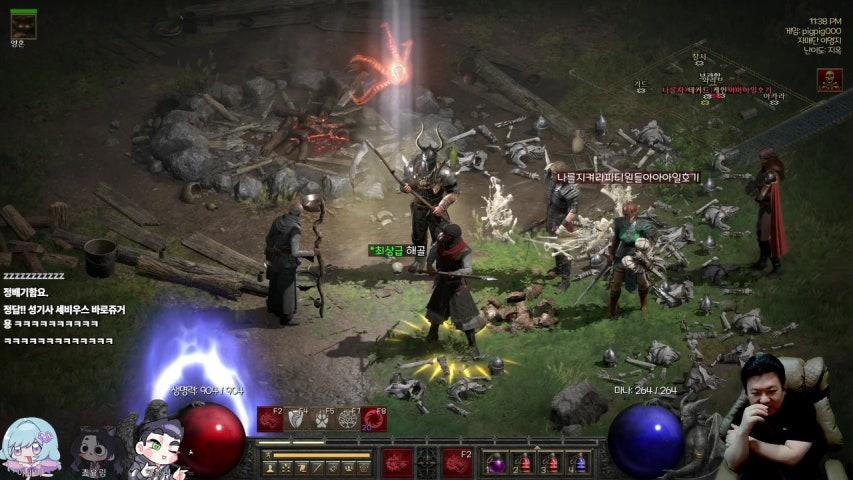The height and width of the screenshot is (480, 853).
Task: Choose the F5 paw print skill
Action: pyautogui.click(x=322, y=420)
